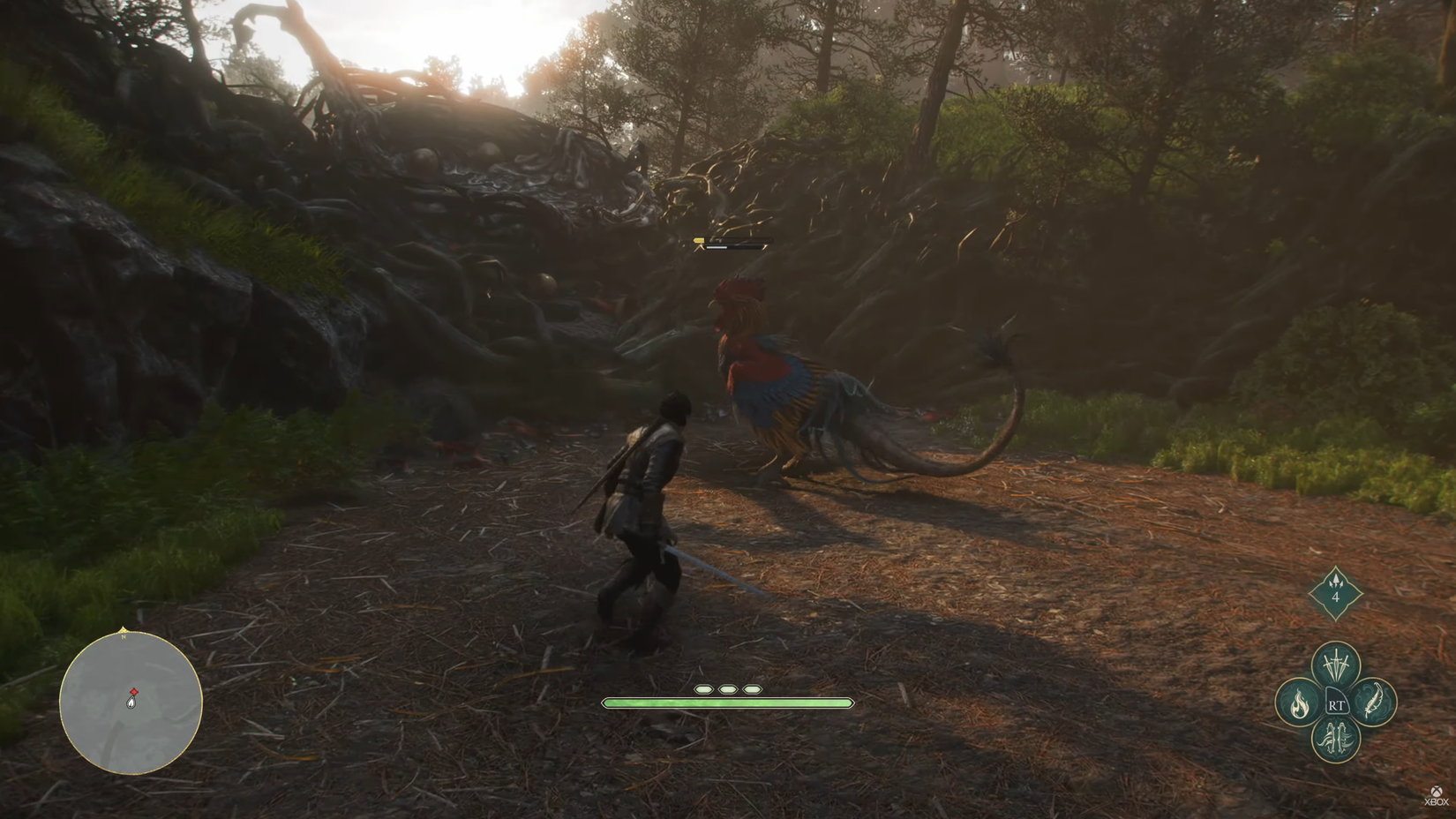This screenshot has width=1456, height=819.
Task: Click the red quest marker on the minimap
Action: pyautogui.click(x=134, y=692)
